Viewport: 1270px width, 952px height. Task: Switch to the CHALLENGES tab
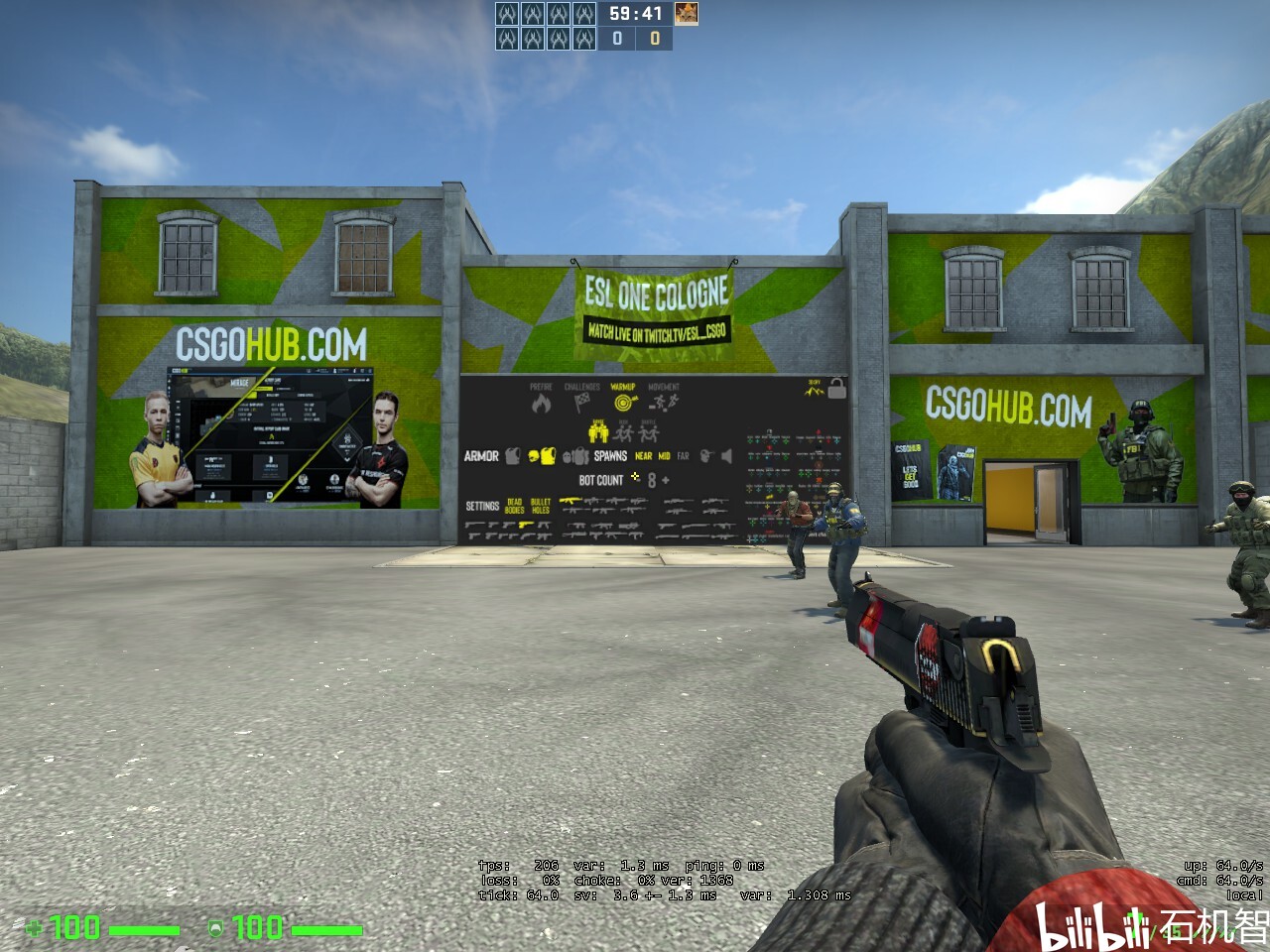(581, 400)
